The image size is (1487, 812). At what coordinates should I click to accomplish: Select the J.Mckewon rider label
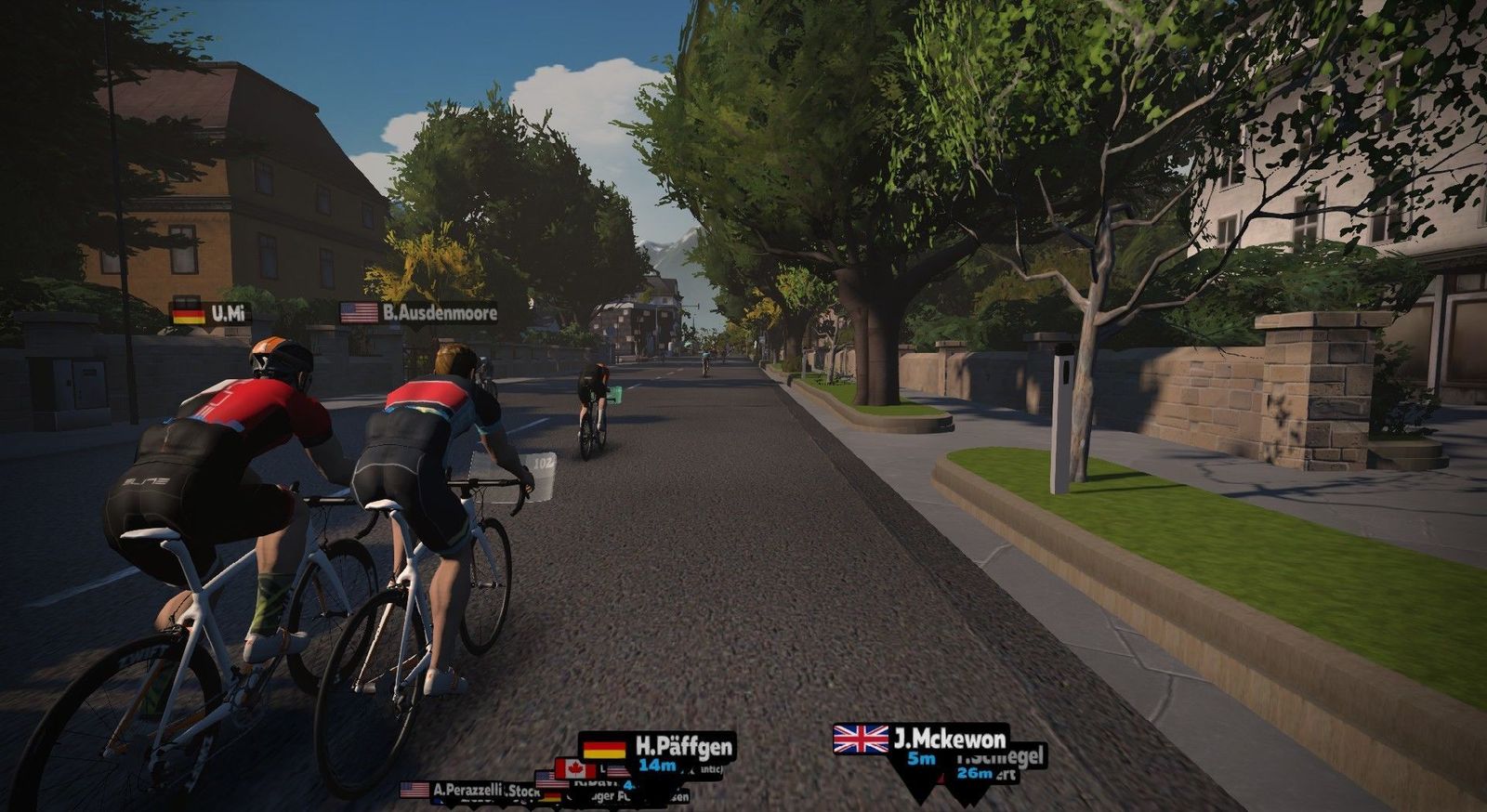921,740
